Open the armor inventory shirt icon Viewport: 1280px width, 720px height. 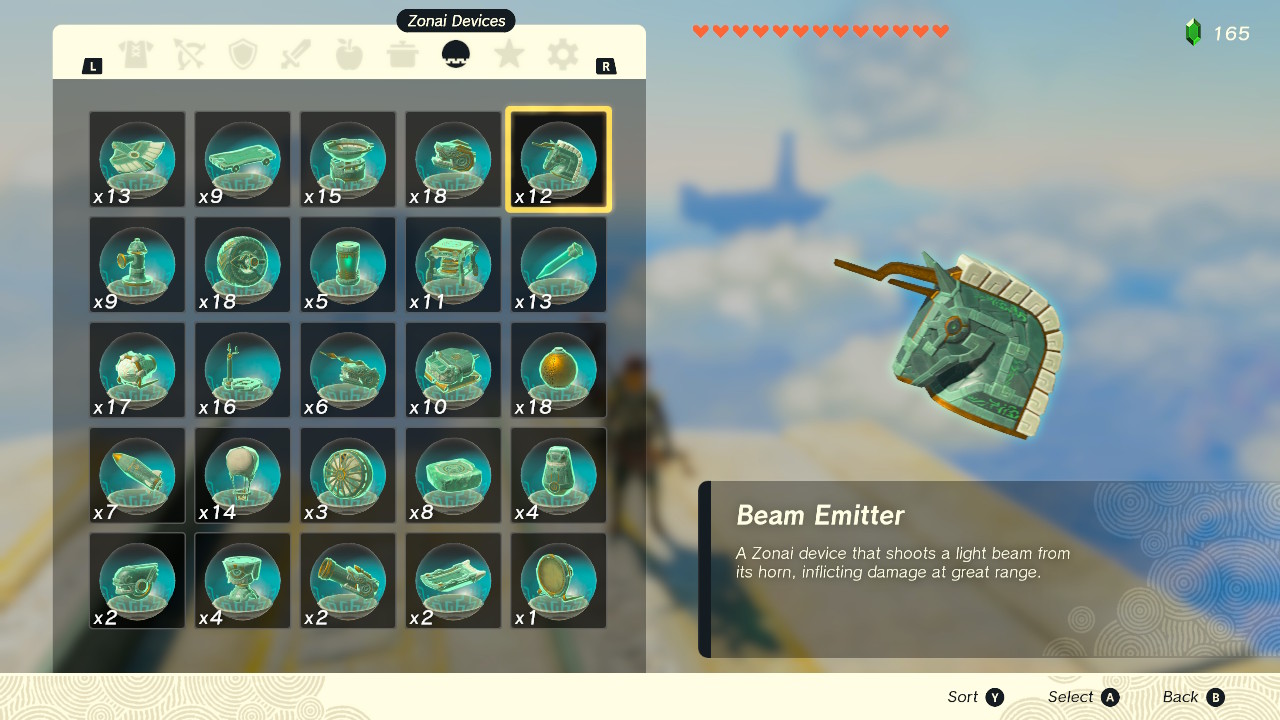[x=137, y=55]
